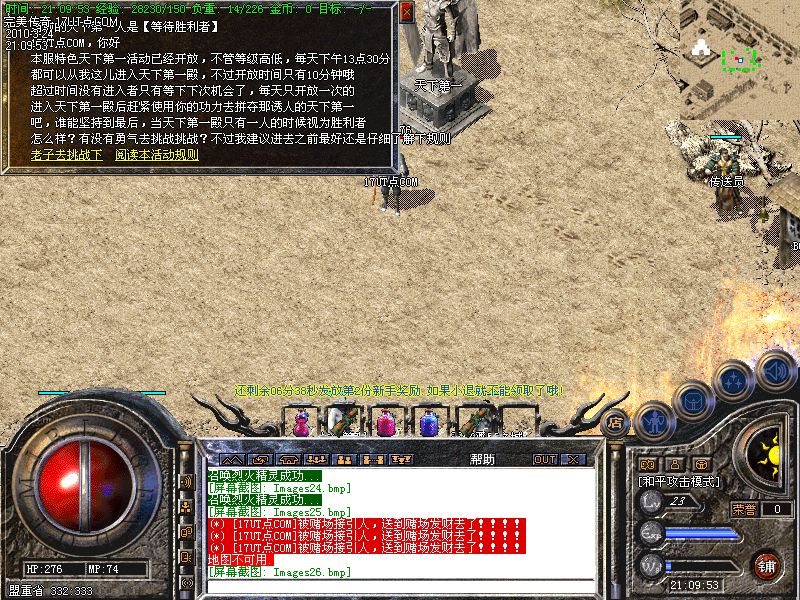Screen dimensions: 800x600
Task: Close the NPC dialogue window
Action: (x=406, y=12)
